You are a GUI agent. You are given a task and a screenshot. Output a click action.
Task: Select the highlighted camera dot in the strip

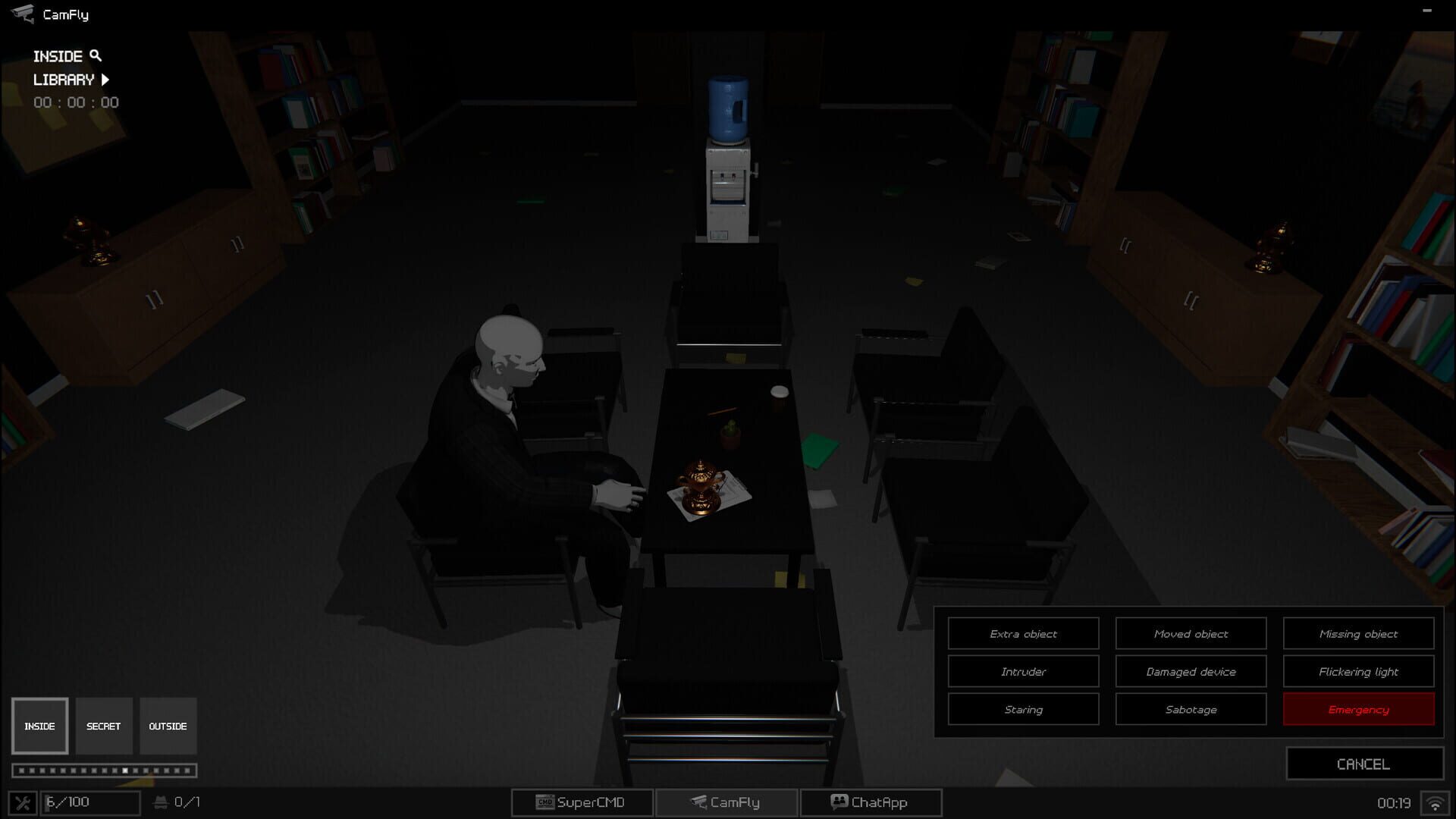[x=126, y=770]
